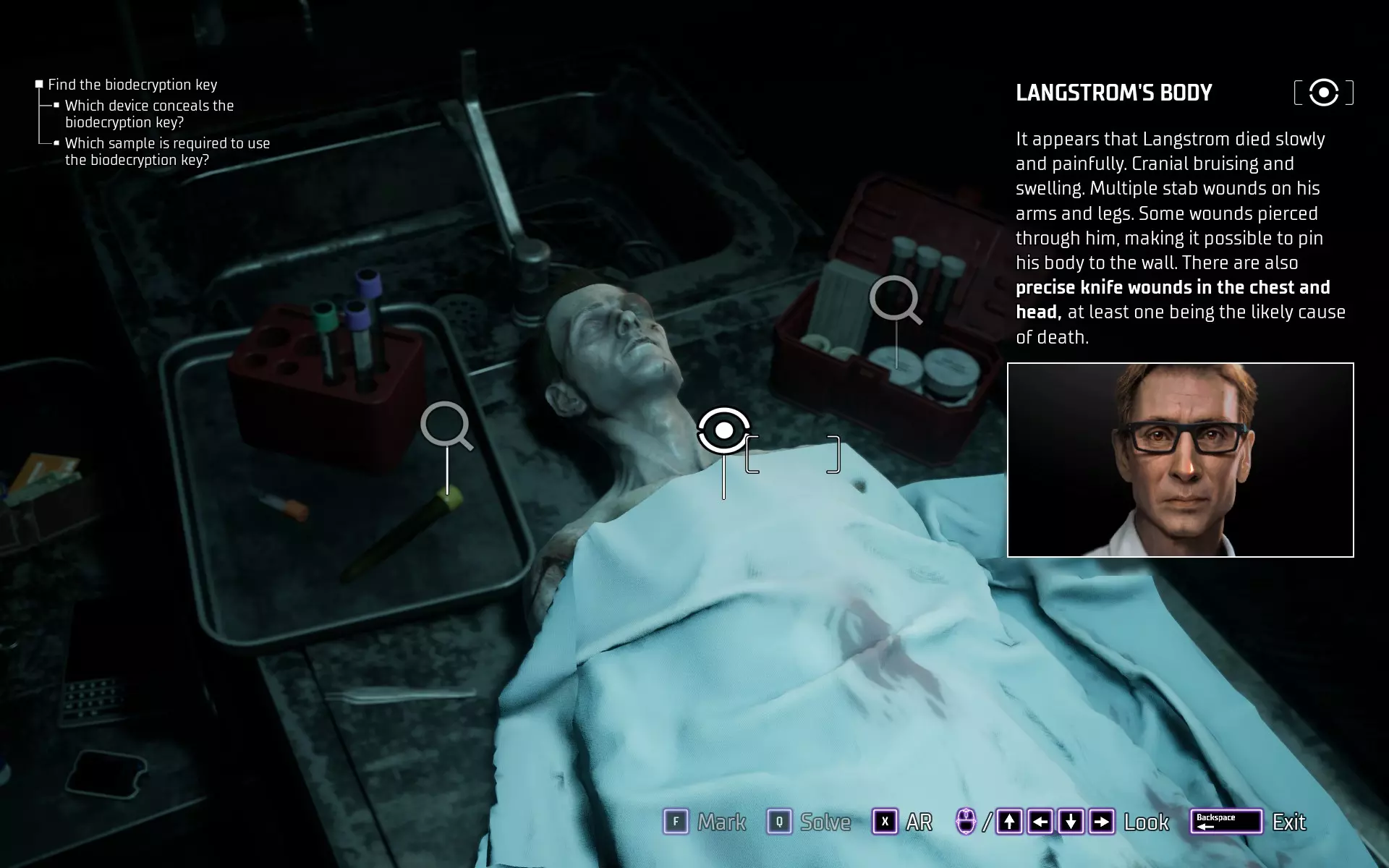Select the eye marker on Langstrom's neck

click(x=723, y=430)
